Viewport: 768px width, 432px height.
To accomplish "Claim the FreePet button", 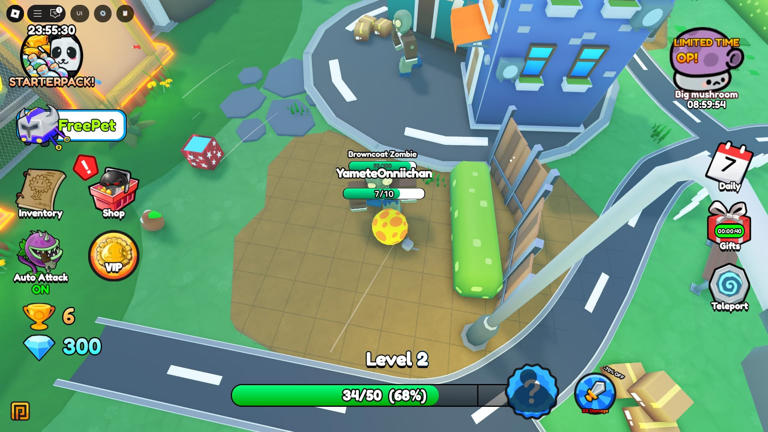I will click(72, 126).
